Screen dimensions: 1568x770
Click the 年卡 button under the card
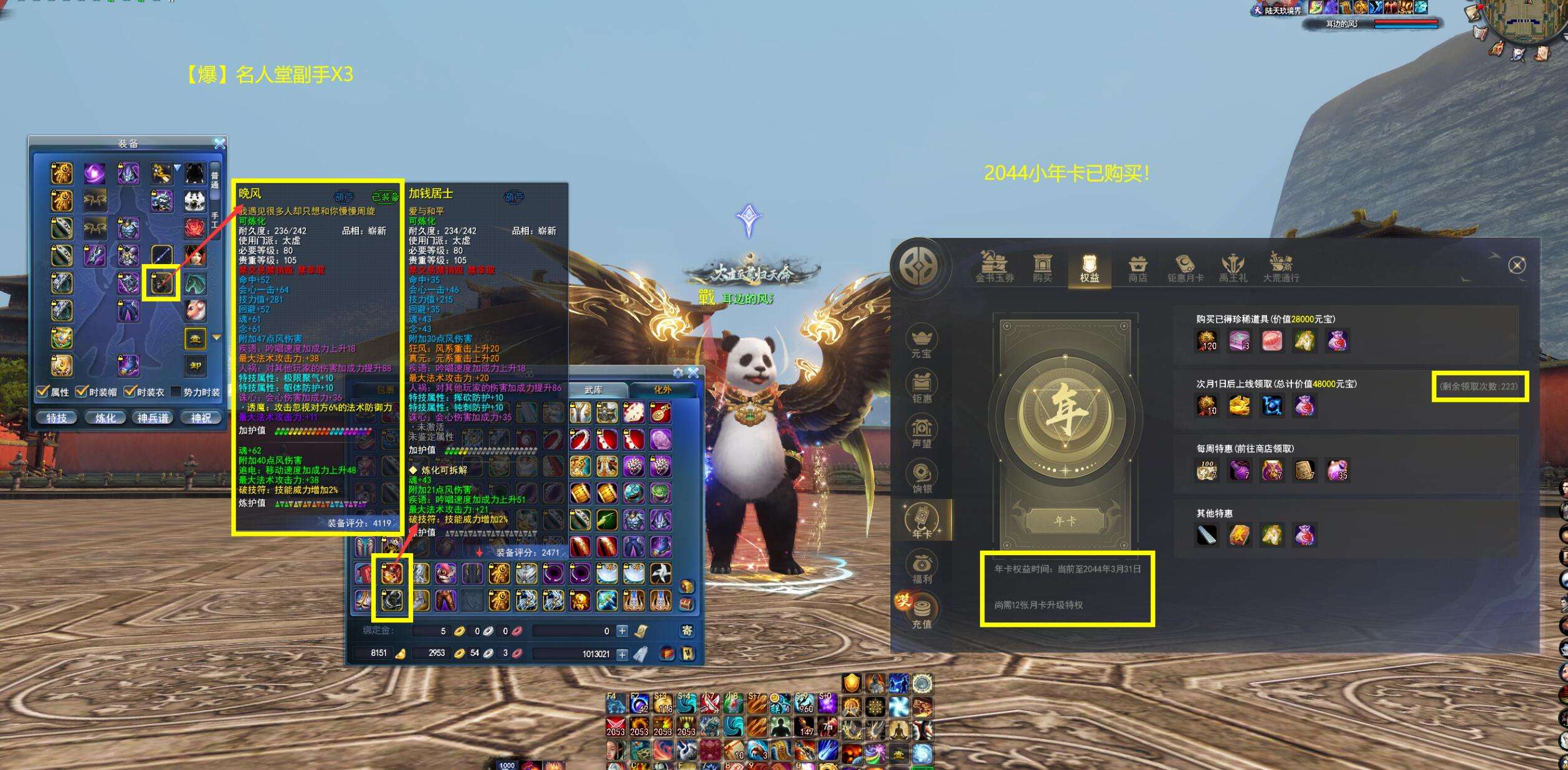(x=1065, y=521)
